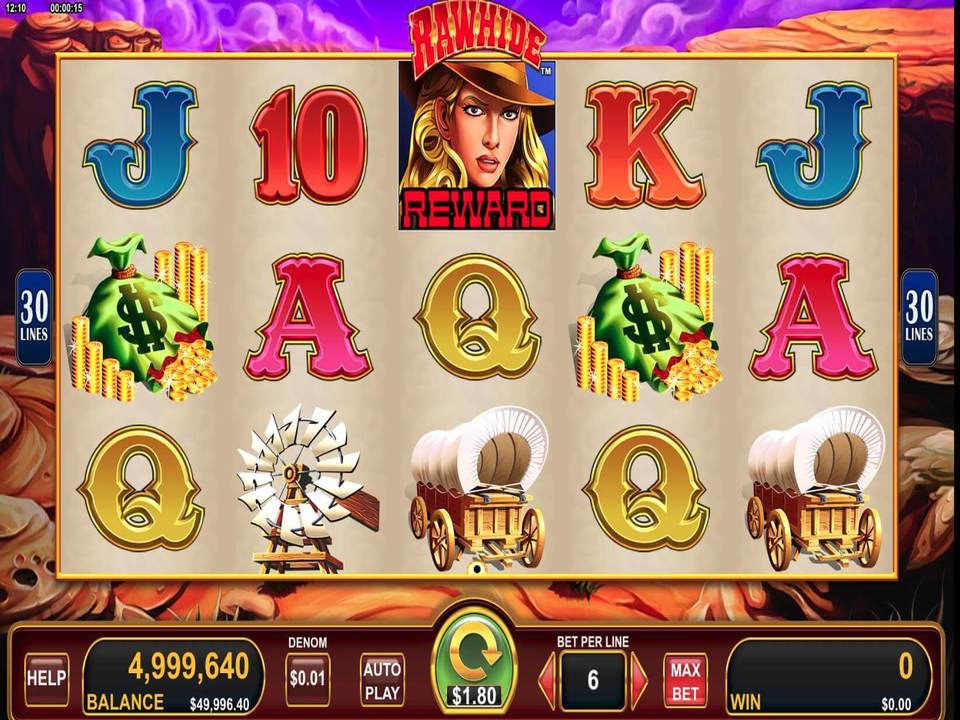Select the right 30 LINES indicator
This screenshot has height=720, width=960.
point(919,316)
